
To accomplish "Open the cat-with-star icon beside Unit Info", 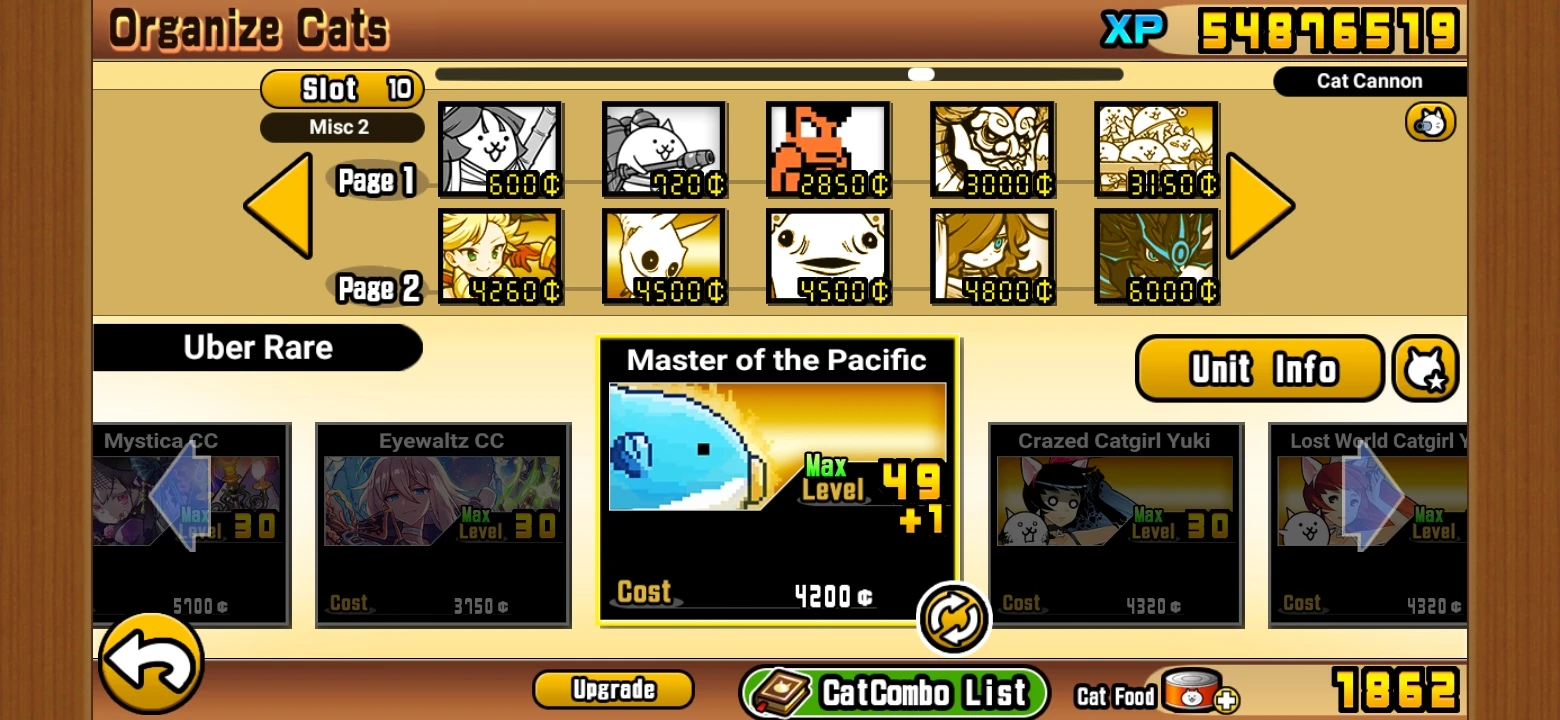I will pos(1426,368).
